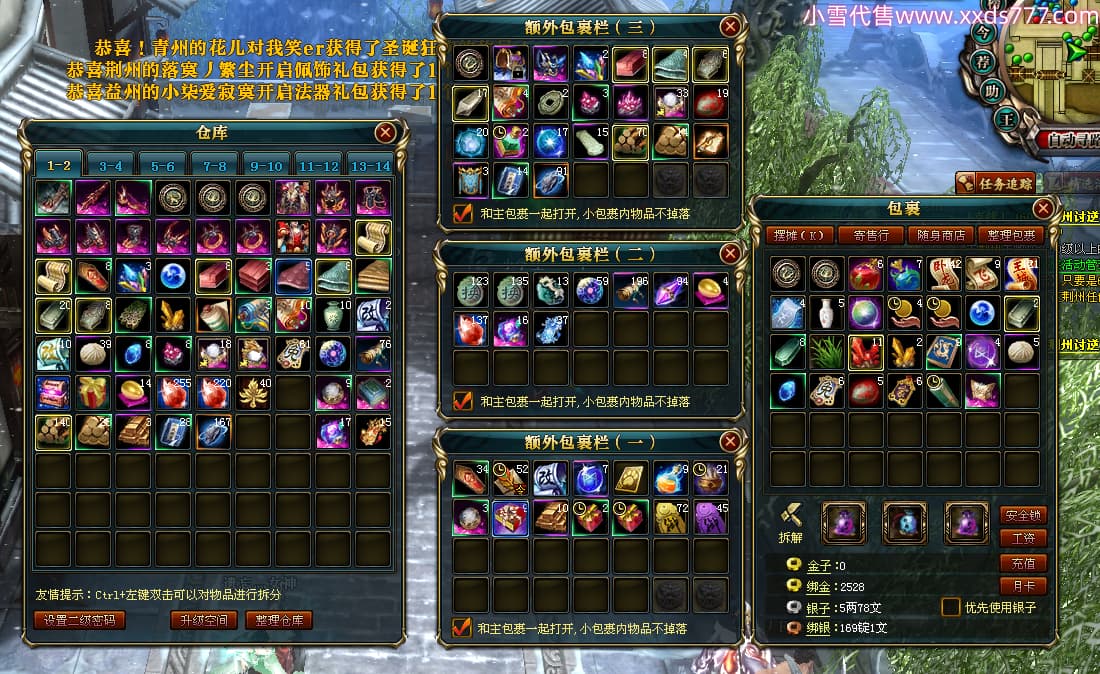Image resolution: width=1100 pixels, height=674 pixels.
Task: Click the 安全锁 safety lock button
Action: [1023, 515]
